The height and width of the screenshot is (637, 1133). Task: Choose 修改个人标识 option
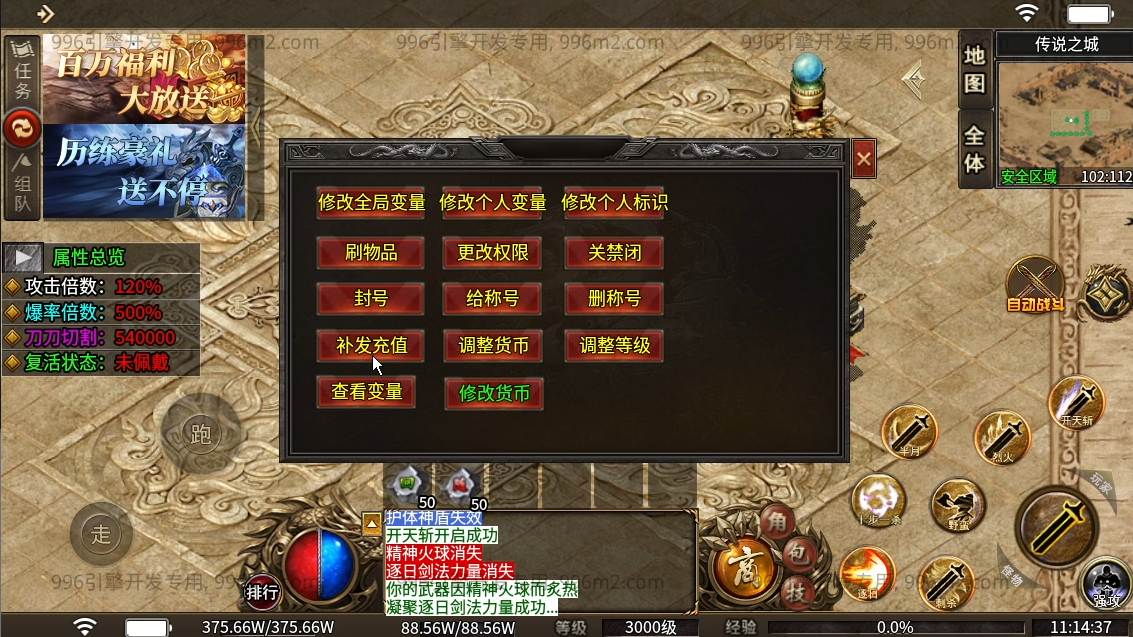pos(614,202)
